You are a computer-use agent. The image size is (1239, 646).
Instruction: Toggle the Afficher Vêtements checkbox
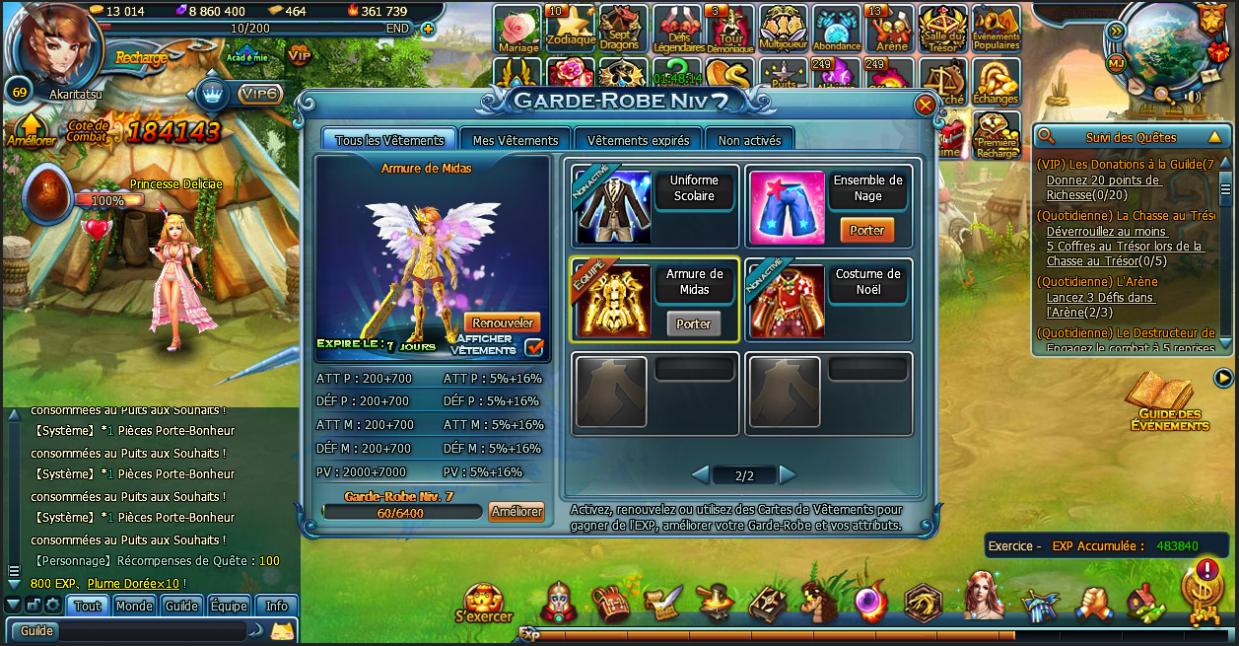[534, 347]
